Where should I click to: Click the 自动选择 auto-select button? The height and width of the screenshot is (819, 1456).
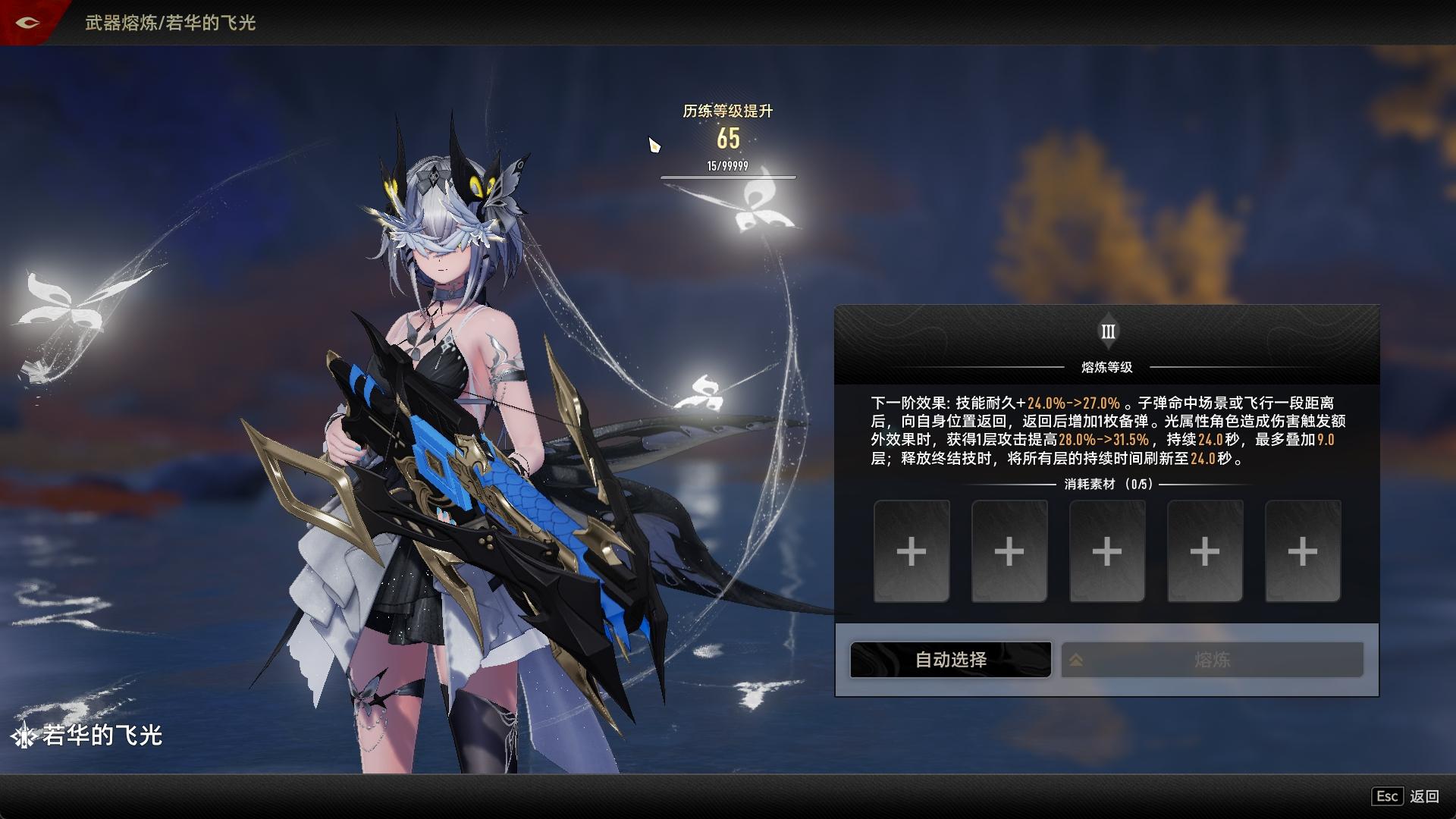pyautogui.click(x=950, y=660)
